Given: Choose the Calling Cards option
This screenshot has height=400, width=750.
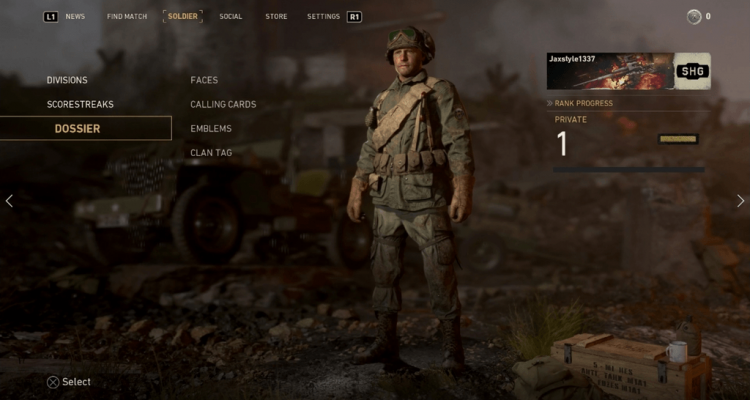Looking at the screenshot, I should pyautogui.click(x=223, y=104).
